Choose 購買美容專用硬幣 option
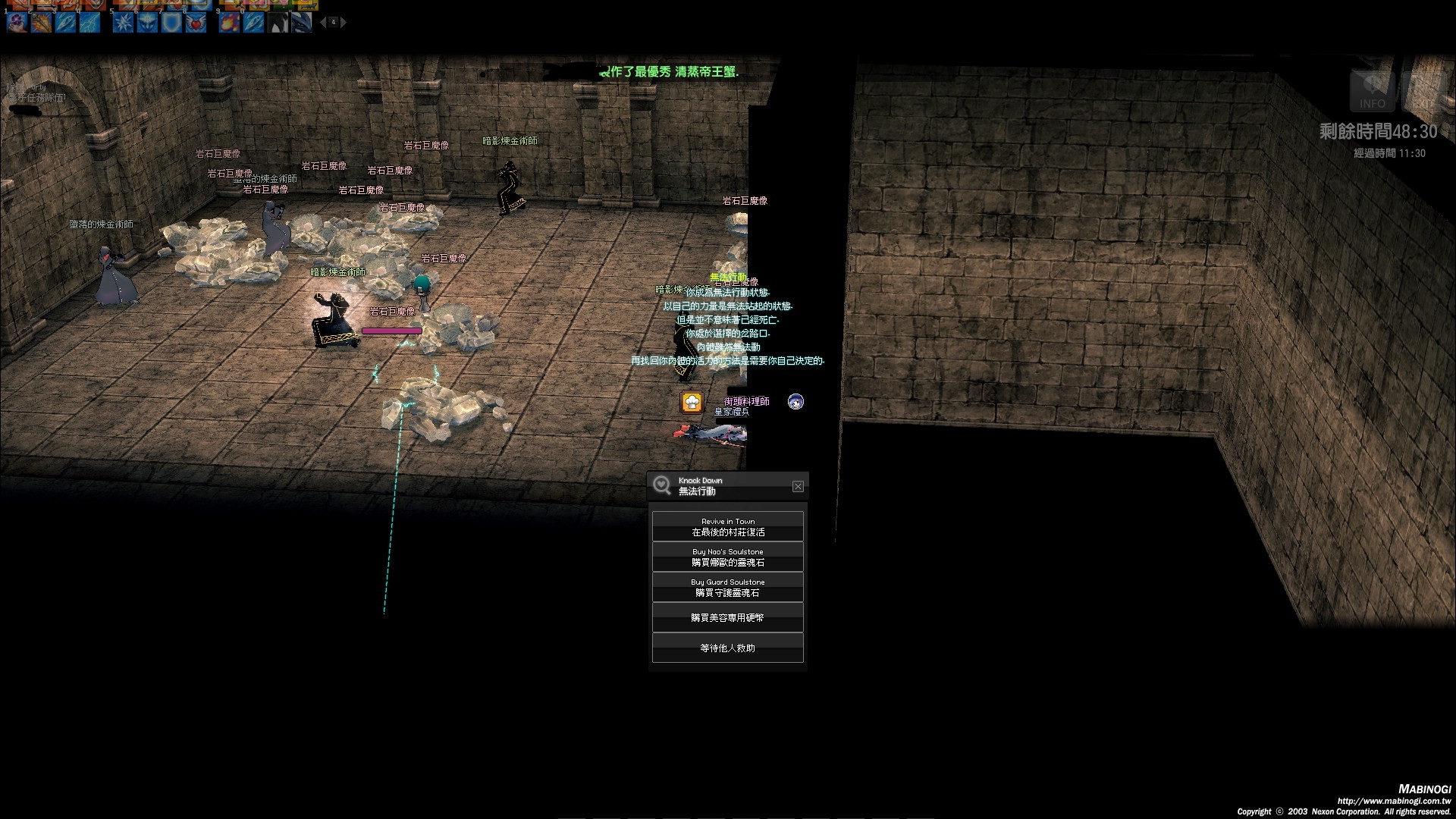Viewport: 1456px width, 819px height. (727, 618)
